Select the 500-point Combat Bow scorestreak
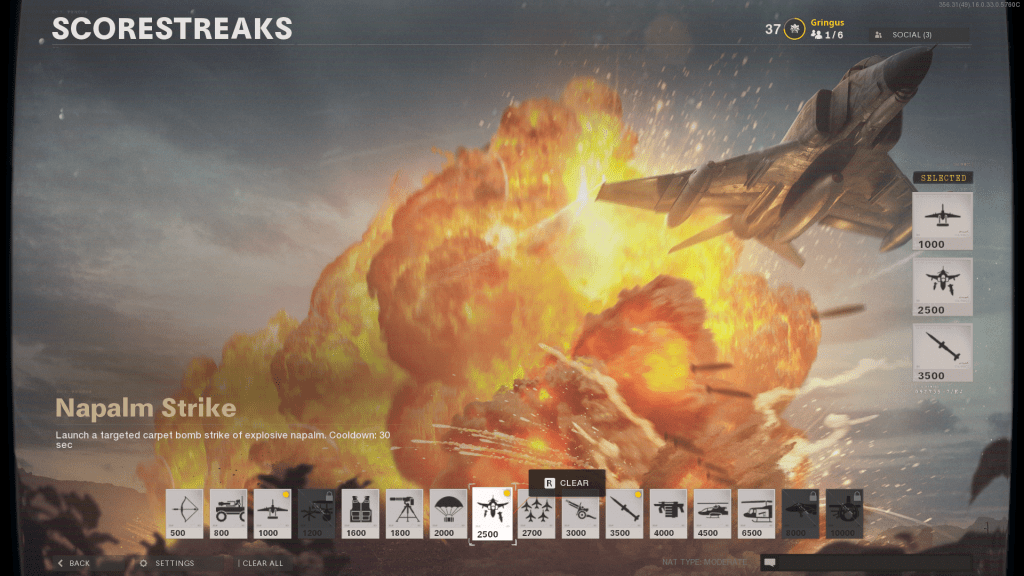Image resolution: width=1024 pixels, height=576 pixels. pyautogui.click(x=184, y=513)
